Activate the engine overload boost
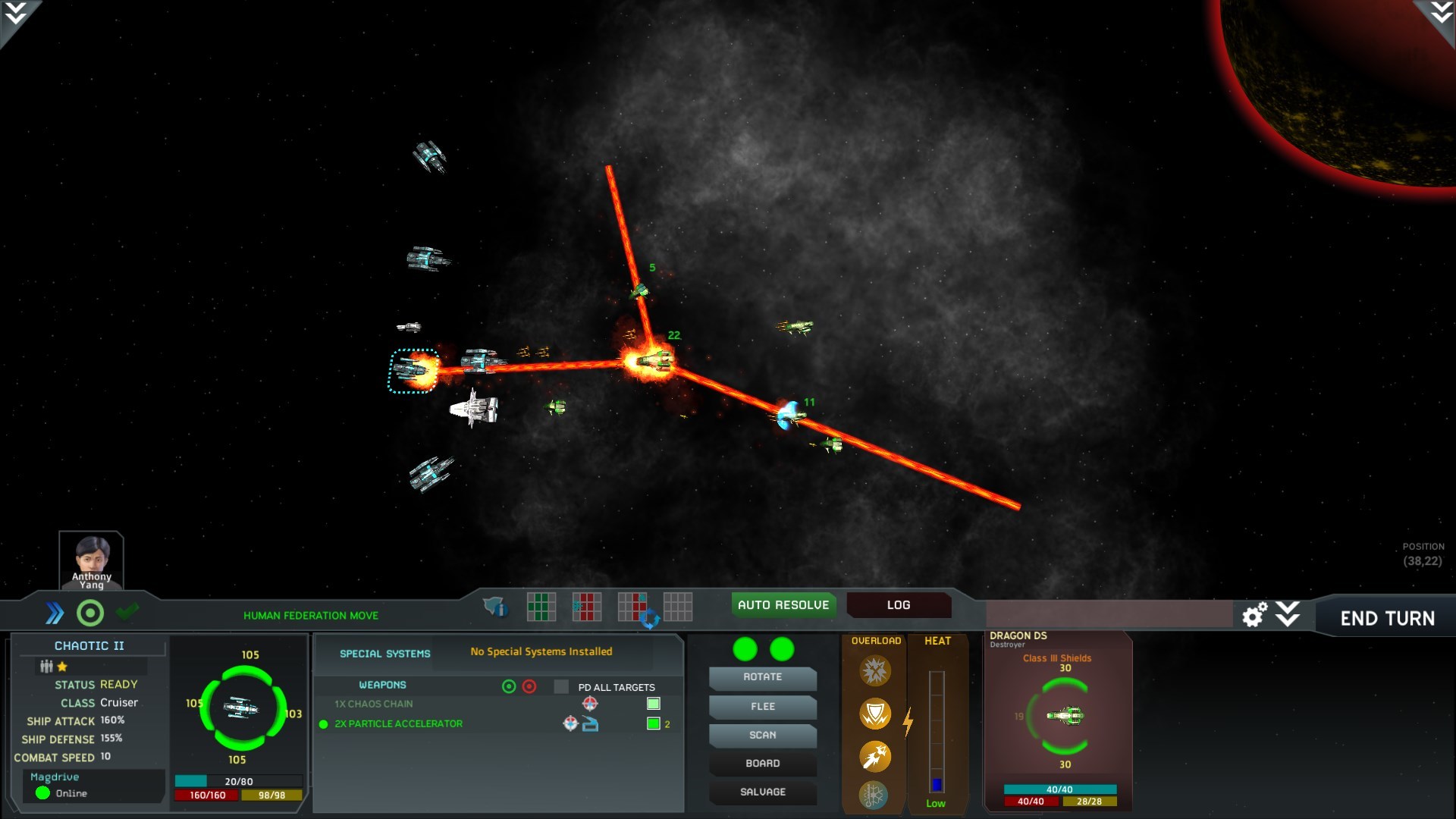This screenshot has height=819, width=1456. (x=875, y=758)
